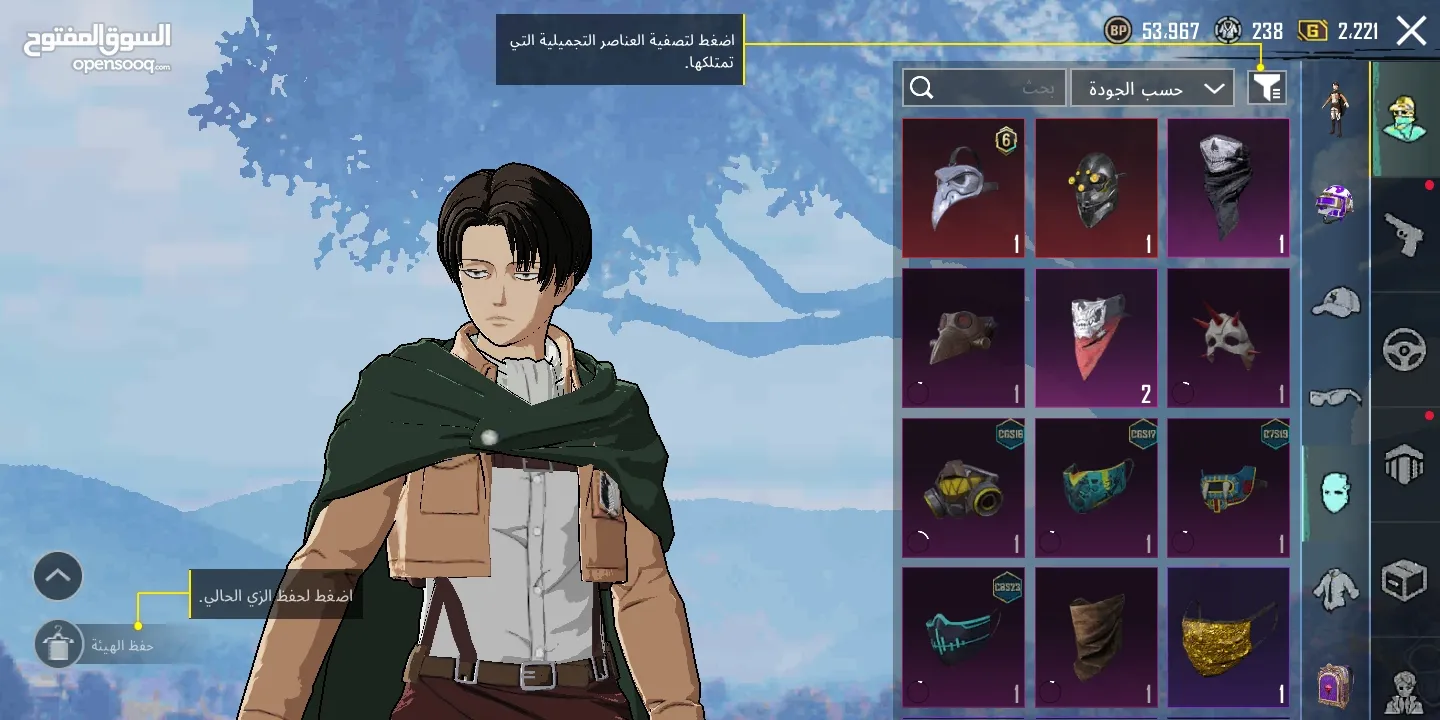Select the brown cloth face scarf
Viewport: 1440px width, 720px height.
(x=1096, y=638)
